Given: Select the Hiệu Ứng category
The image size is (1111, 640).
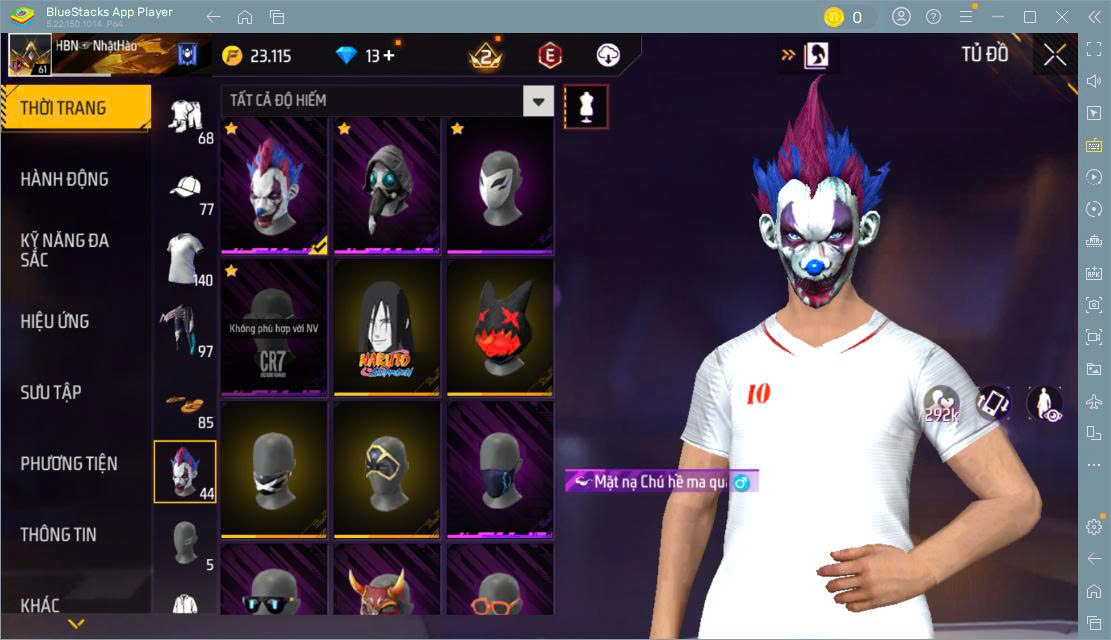Looking at the screenshot, I should pyautogui.click(x=55, y=321).
